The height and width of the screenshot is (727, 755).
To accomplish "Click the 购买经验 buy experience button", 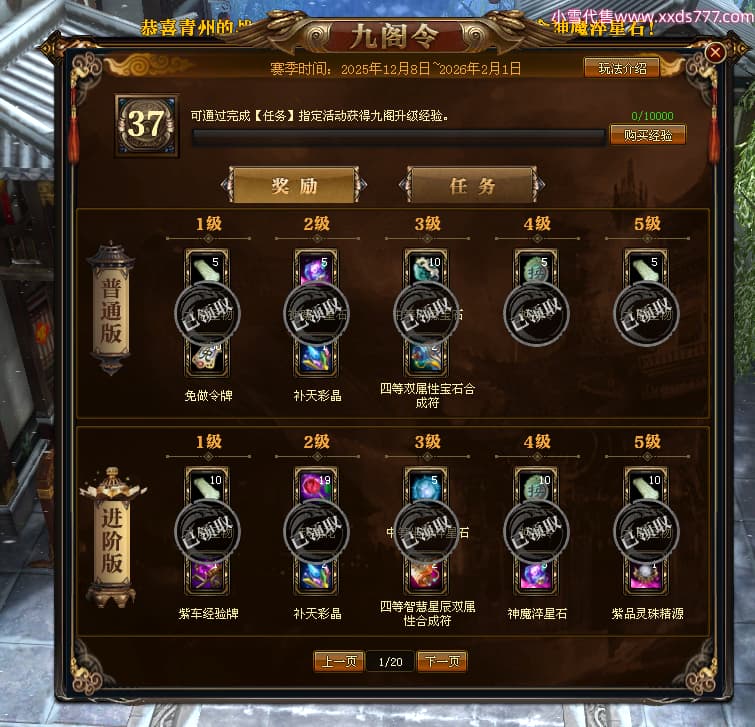I will [647, 135].
